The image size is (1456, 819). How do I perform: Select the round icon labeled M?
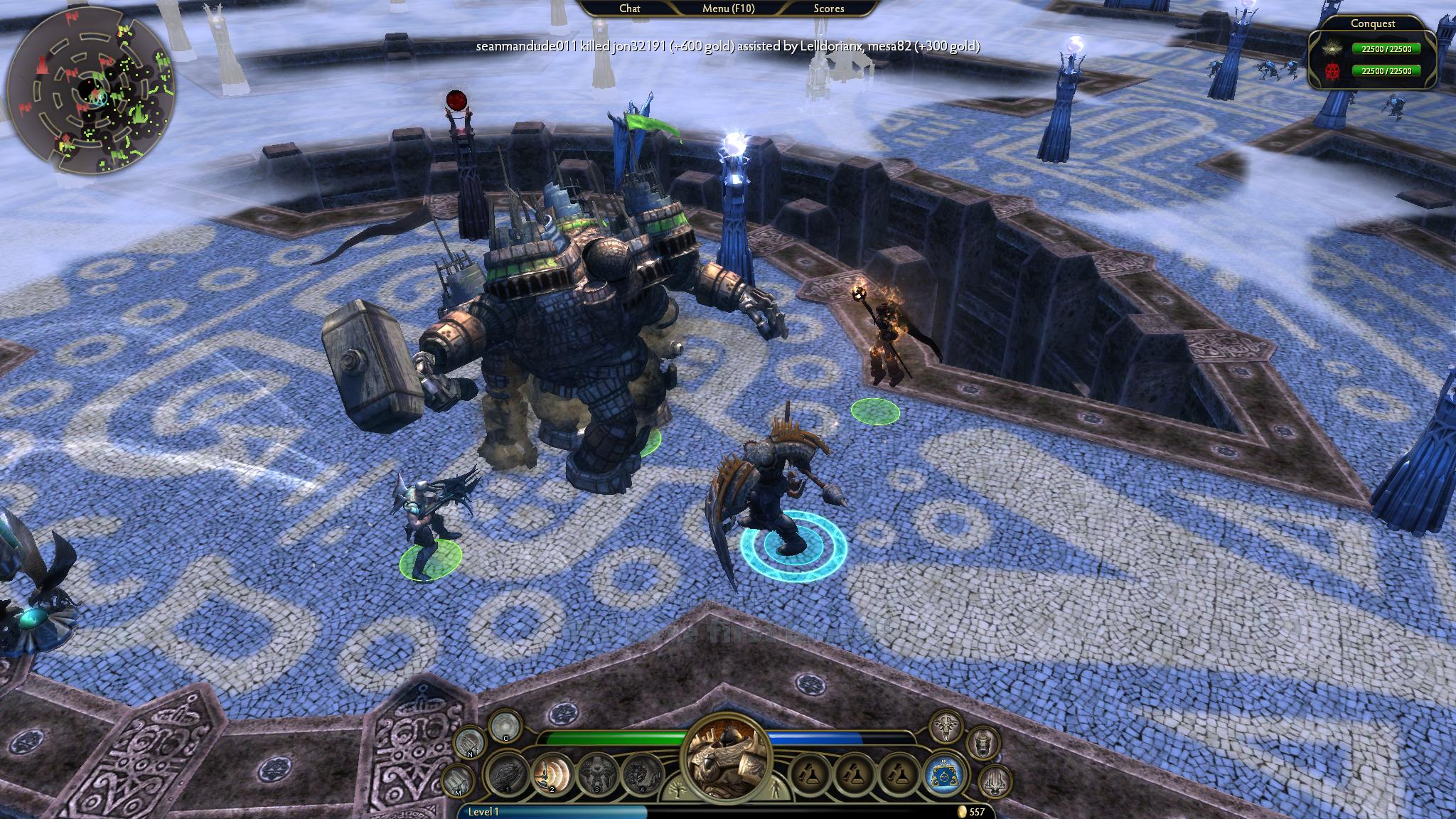coord(459,781)
